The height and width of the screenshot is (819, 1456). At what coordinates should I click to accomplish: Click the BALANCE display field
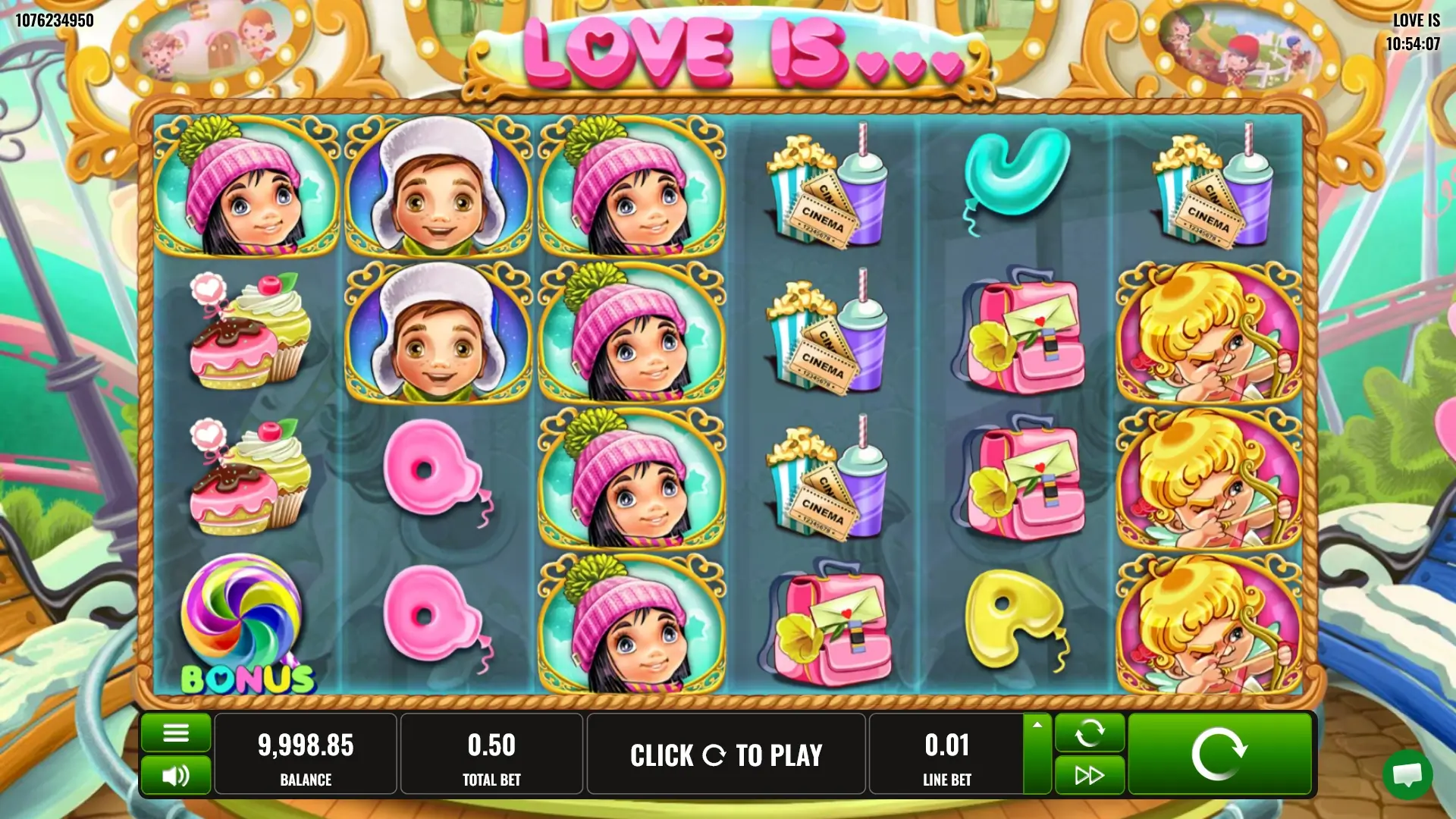tap(306, 753)
